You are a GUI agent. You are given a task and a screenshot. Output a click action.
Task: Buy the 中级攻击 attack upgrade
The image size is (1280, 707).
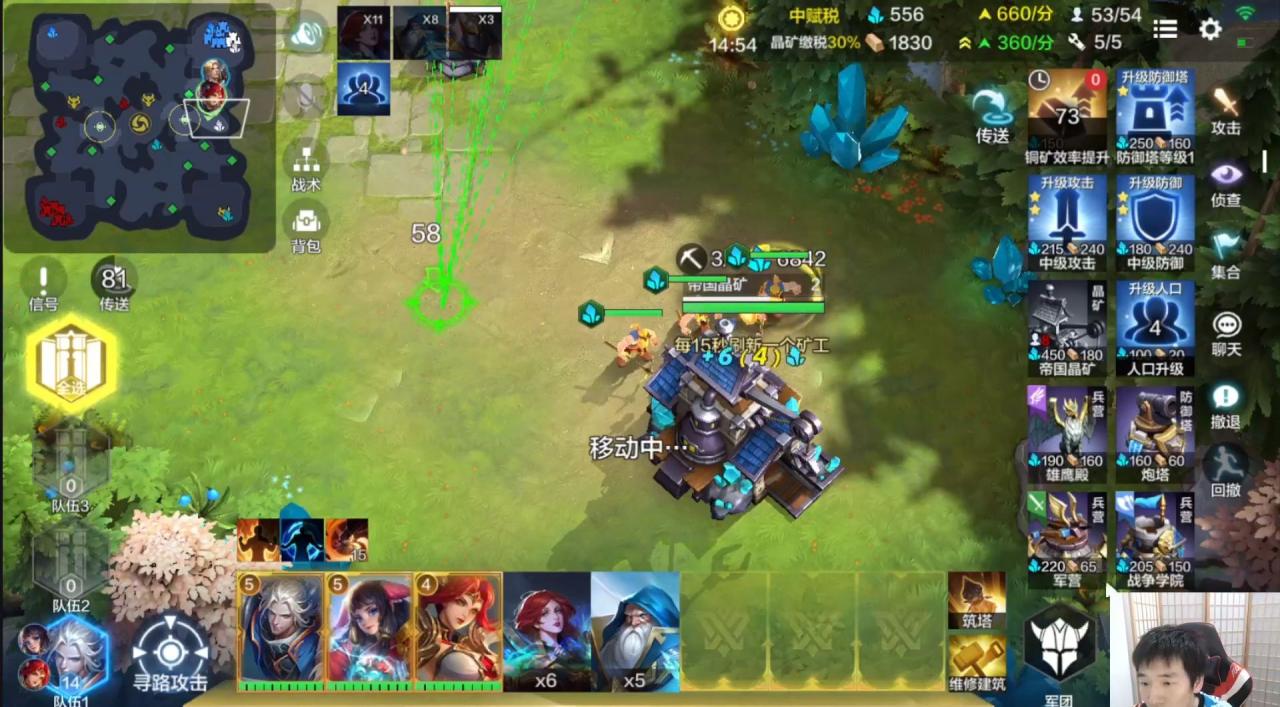point(1067,221)
